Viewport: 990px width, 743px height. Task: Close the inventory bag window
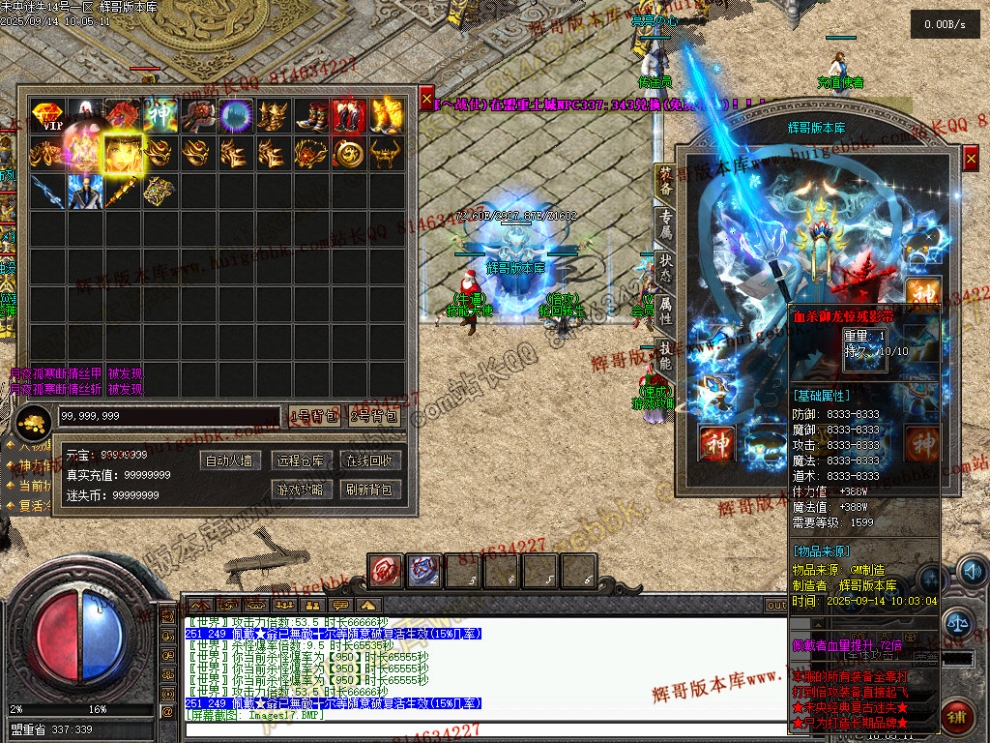click(427, 99)
